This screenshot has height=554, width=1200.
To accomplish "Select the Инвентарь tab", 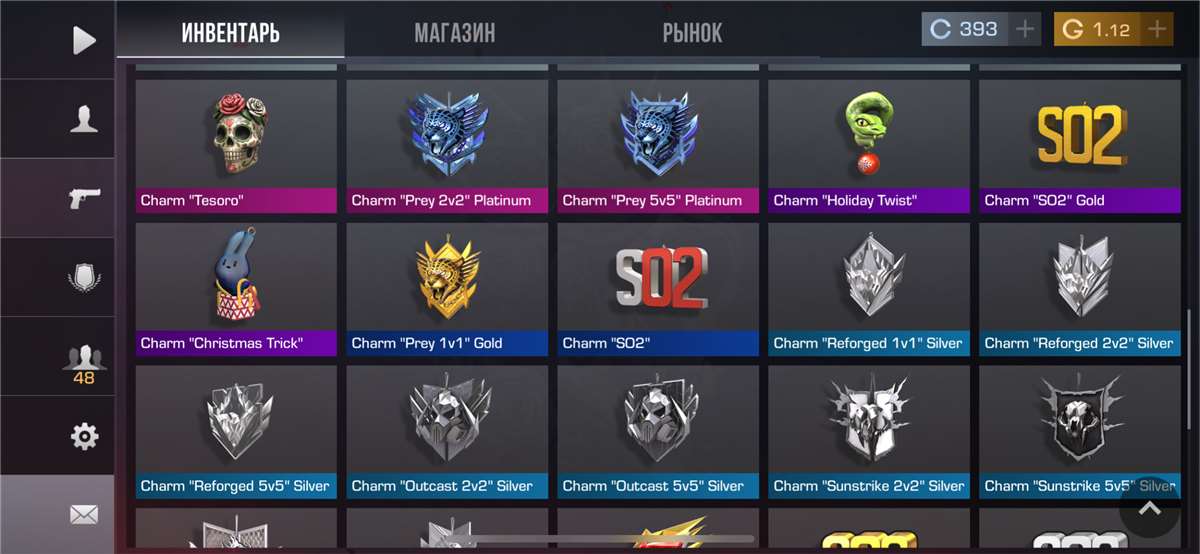I will tap(230, 33).
